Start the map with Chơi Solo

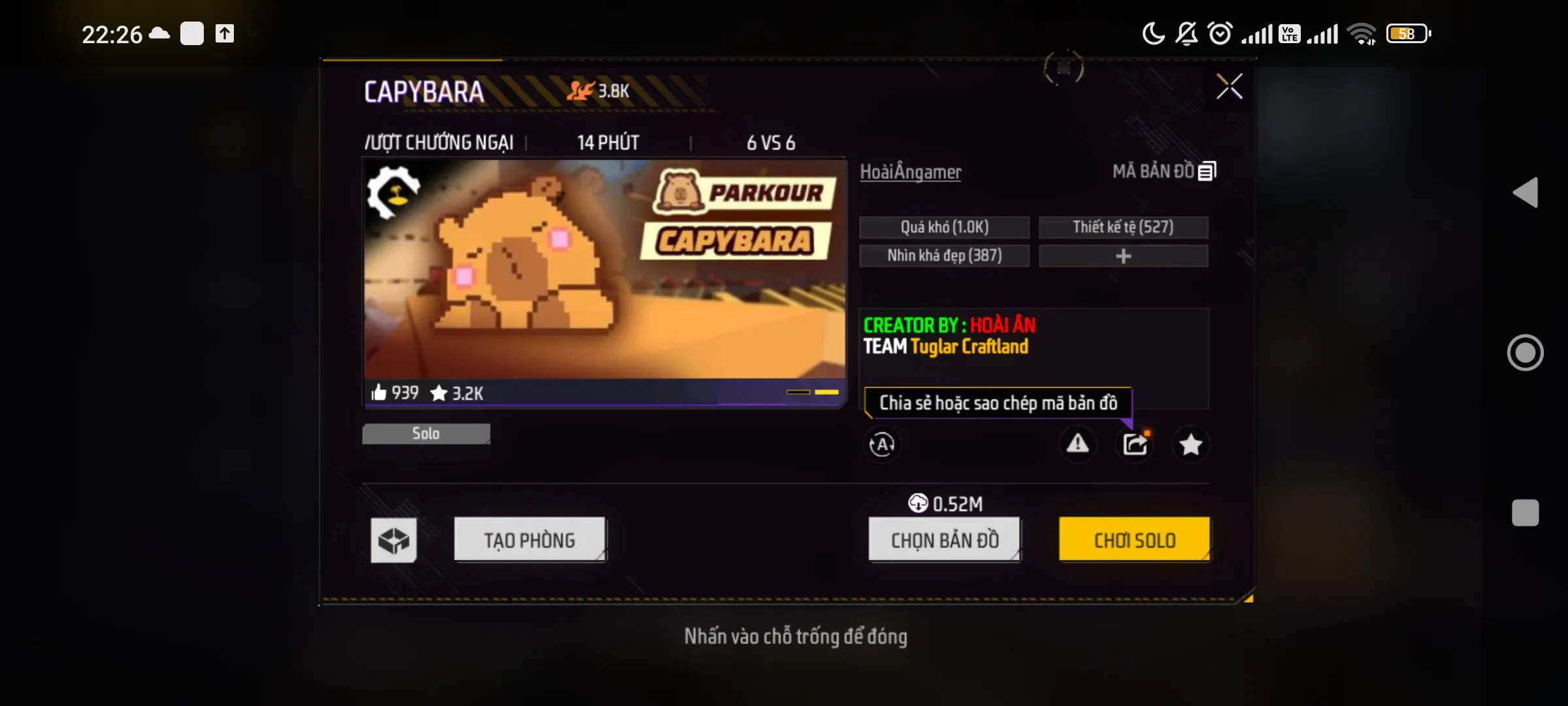(1134, 540)
